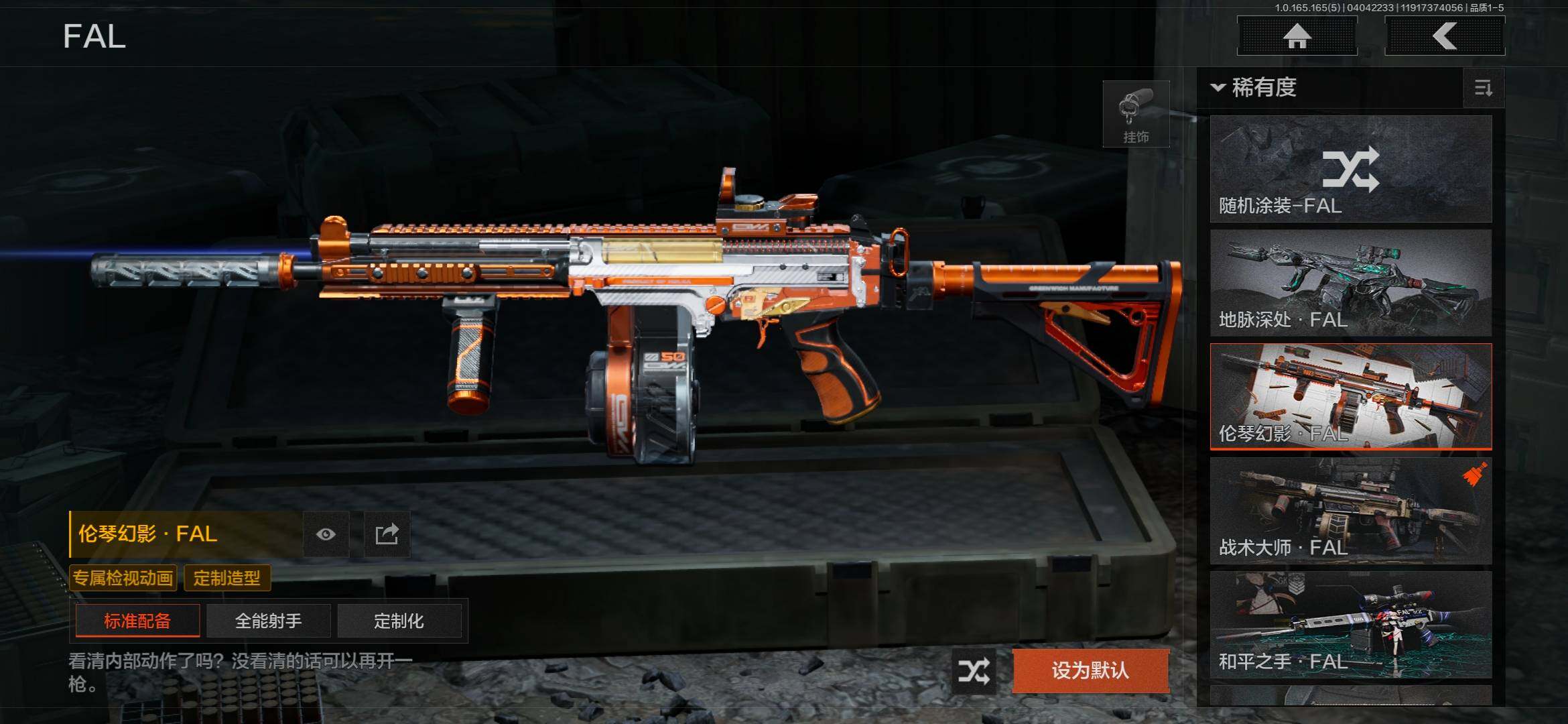Open the 挂饰 charm slot
Viewport: 1568px width, 724px height.
[1136, 114]
